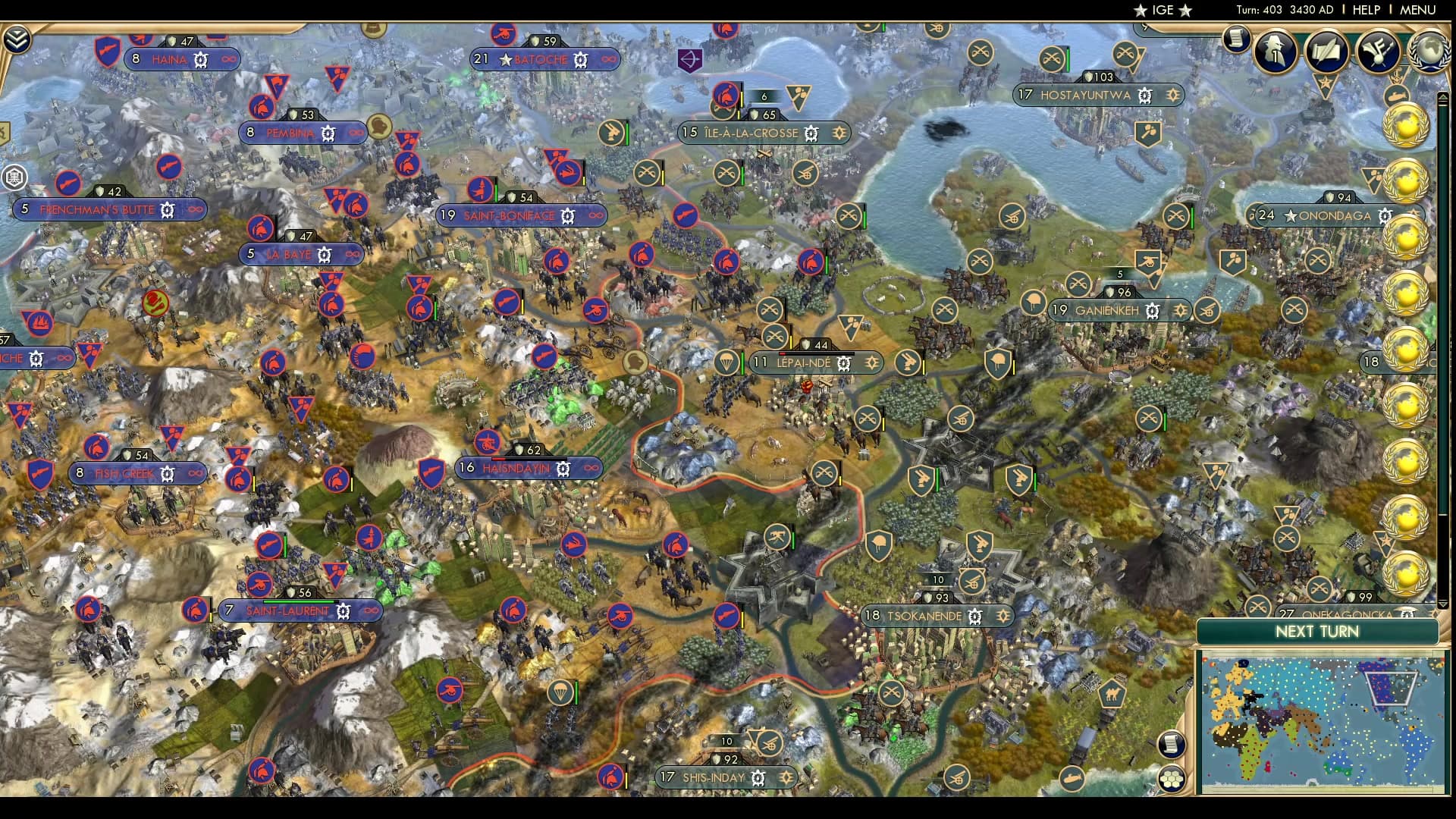The height and width of the screenshot is (819, 1456).
Task: Select a golden World Congress notification on right edge
Action: [1404, 127]
